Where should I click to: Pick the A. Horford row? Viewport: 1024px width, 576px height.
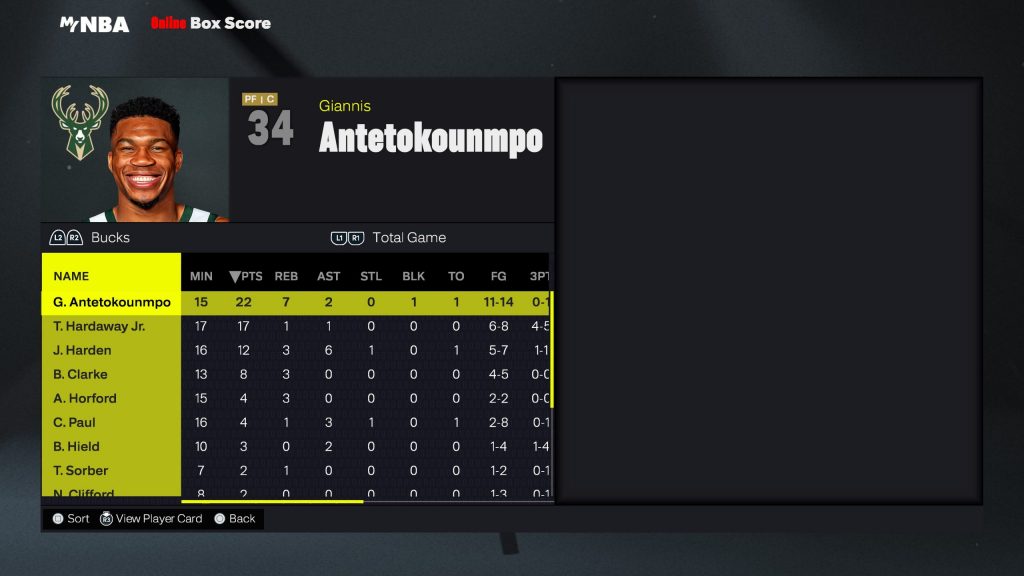pyautogui.click(x=85, y=398)
